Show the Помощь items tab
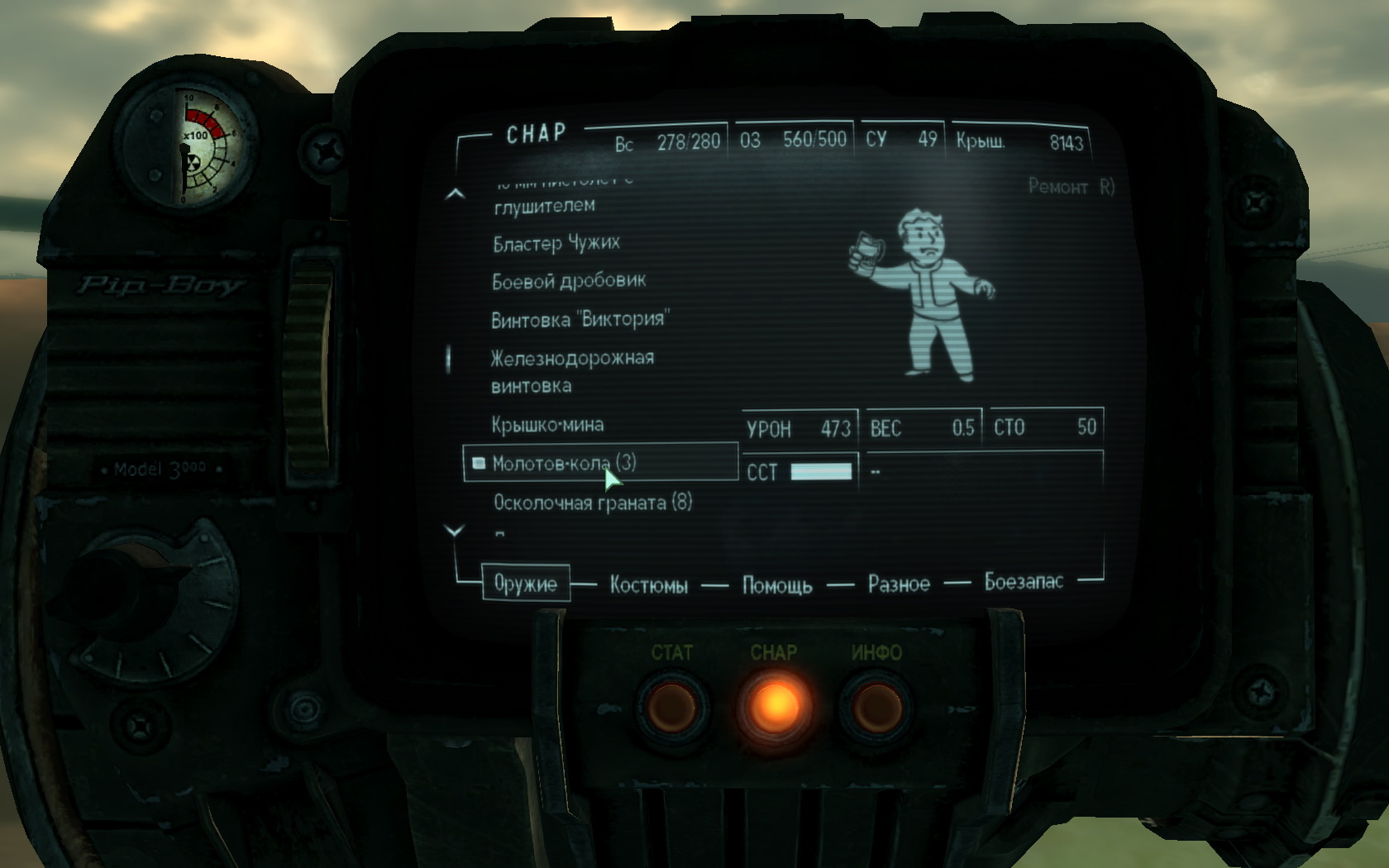The image size is (1389, 868). [776, 585]
